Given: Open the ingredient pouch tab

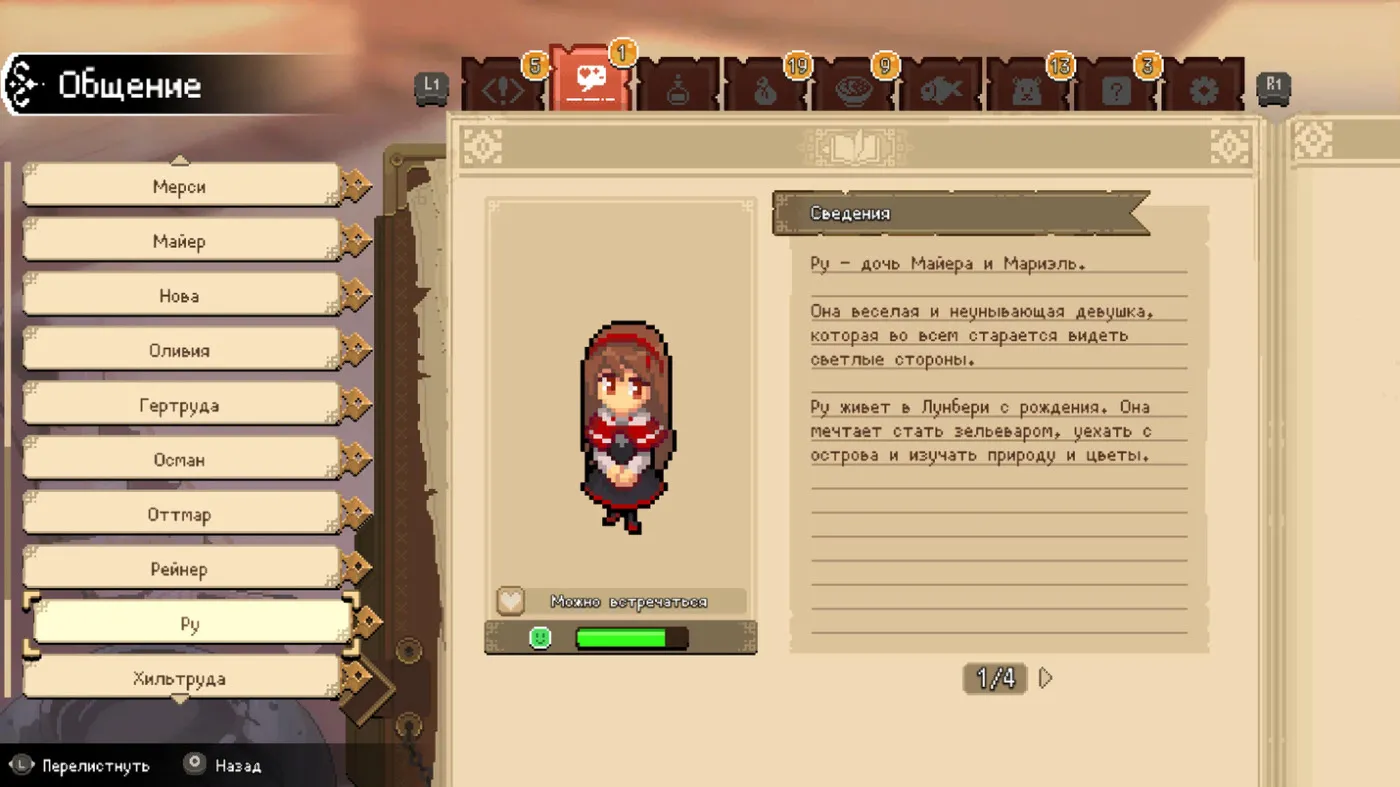Looking at the screenshot, I should [766, 90].
